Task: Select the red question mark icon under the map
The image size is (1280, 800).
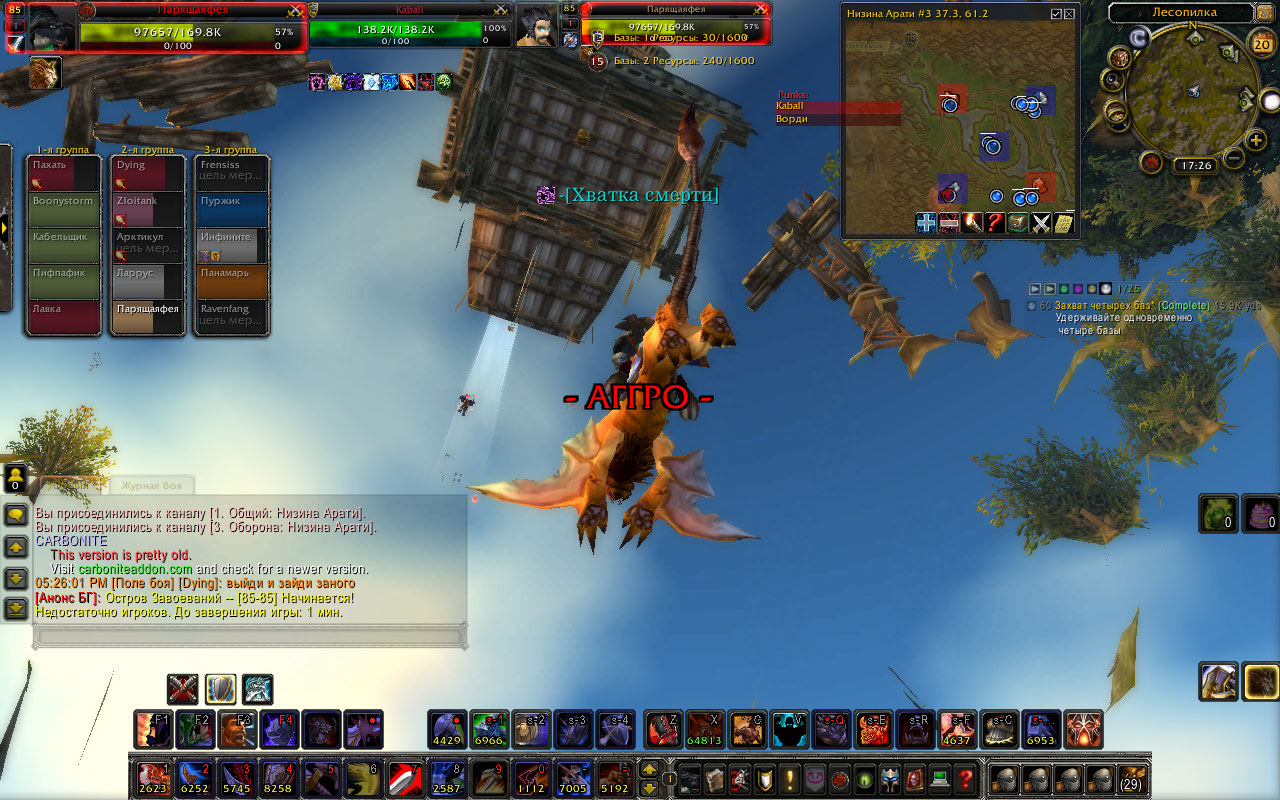Action: (x=994, y=223)
